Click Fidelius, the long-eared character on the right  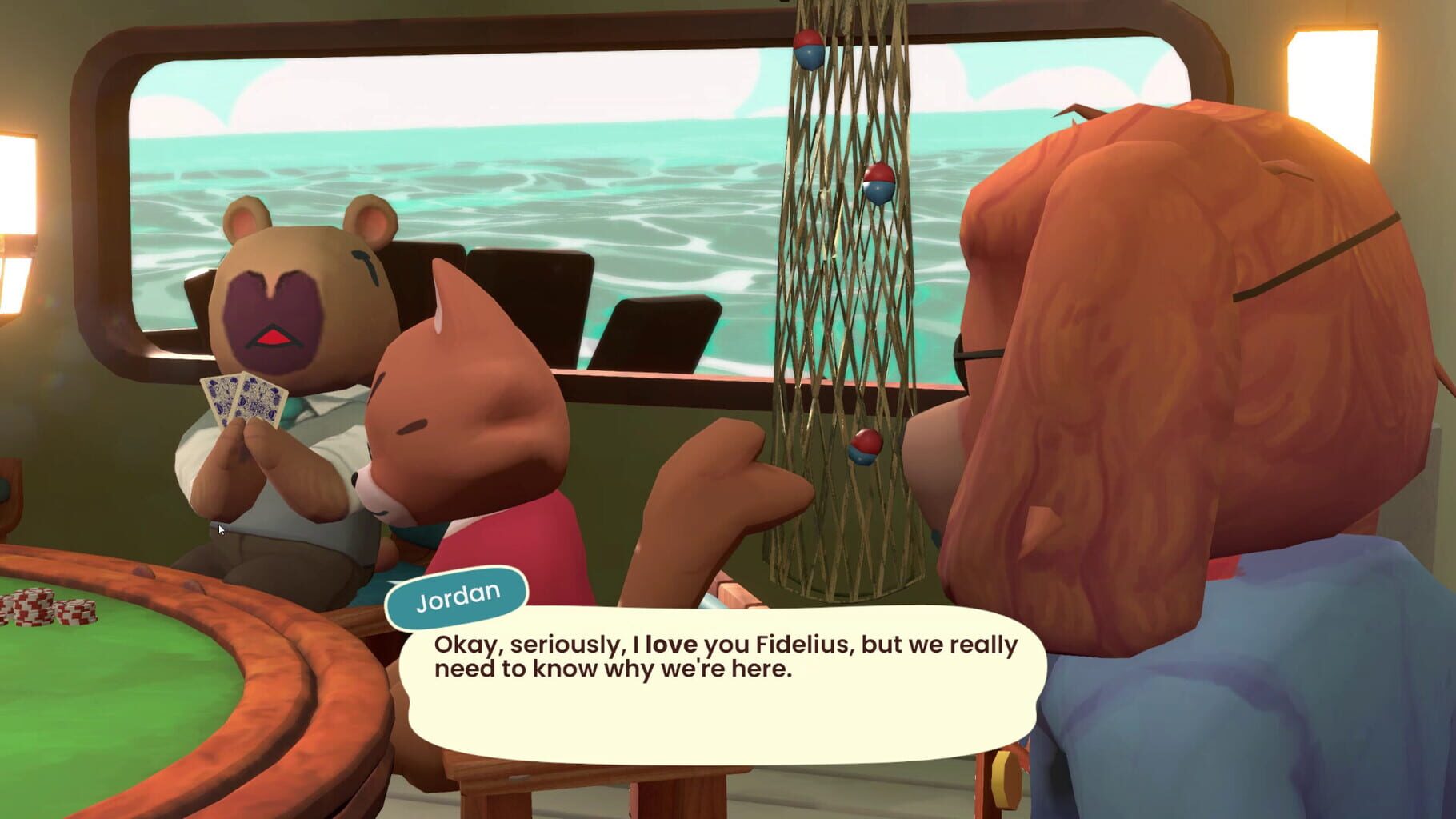tap(1160, 320)
